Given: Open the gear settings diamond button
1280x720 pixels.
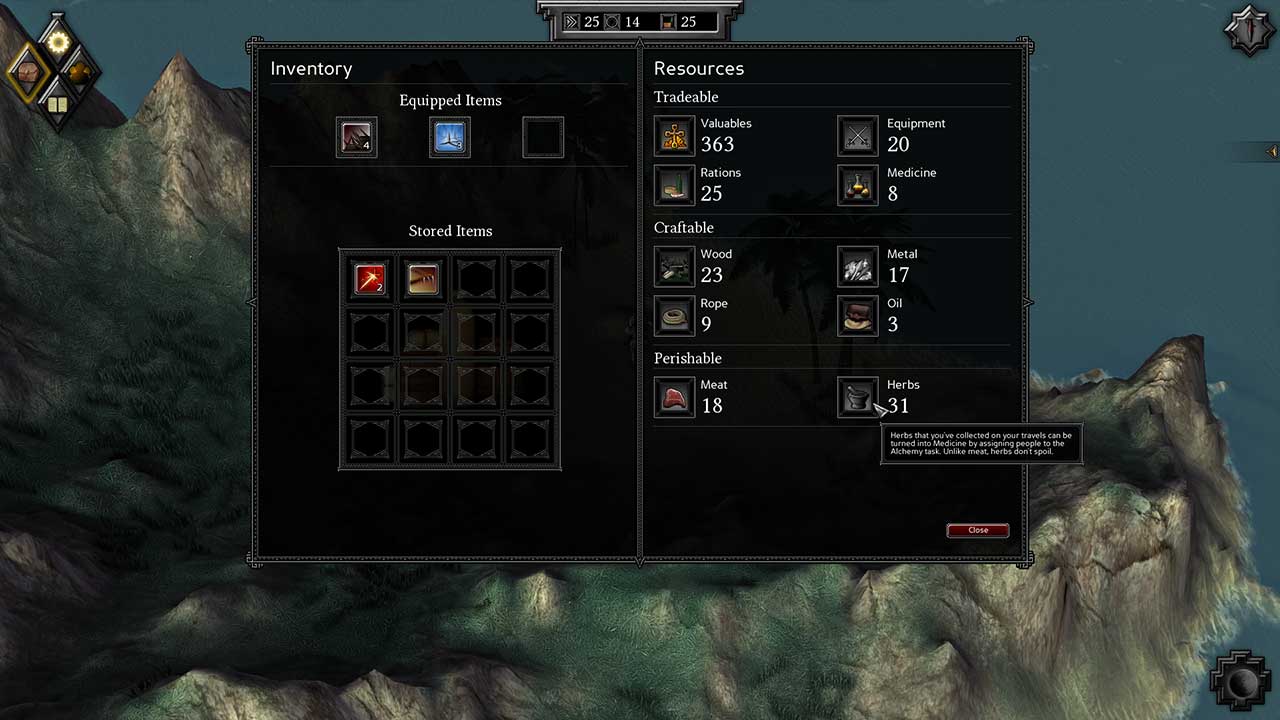Looking at the screenshot, I should [x=58, y=42].
